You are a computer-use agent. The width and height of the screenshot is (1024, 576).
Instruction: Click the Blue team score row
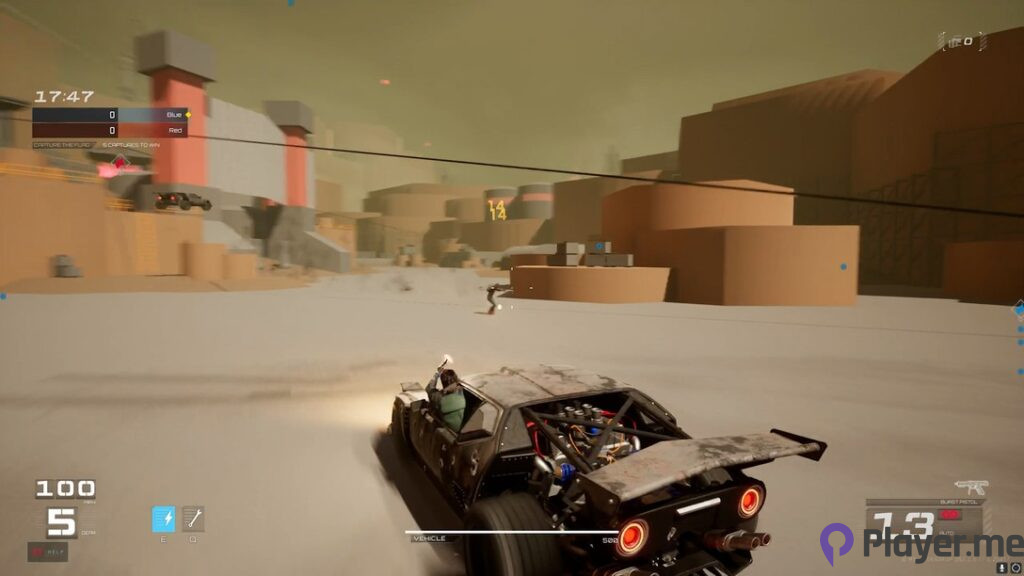click(x=109, y=115)
